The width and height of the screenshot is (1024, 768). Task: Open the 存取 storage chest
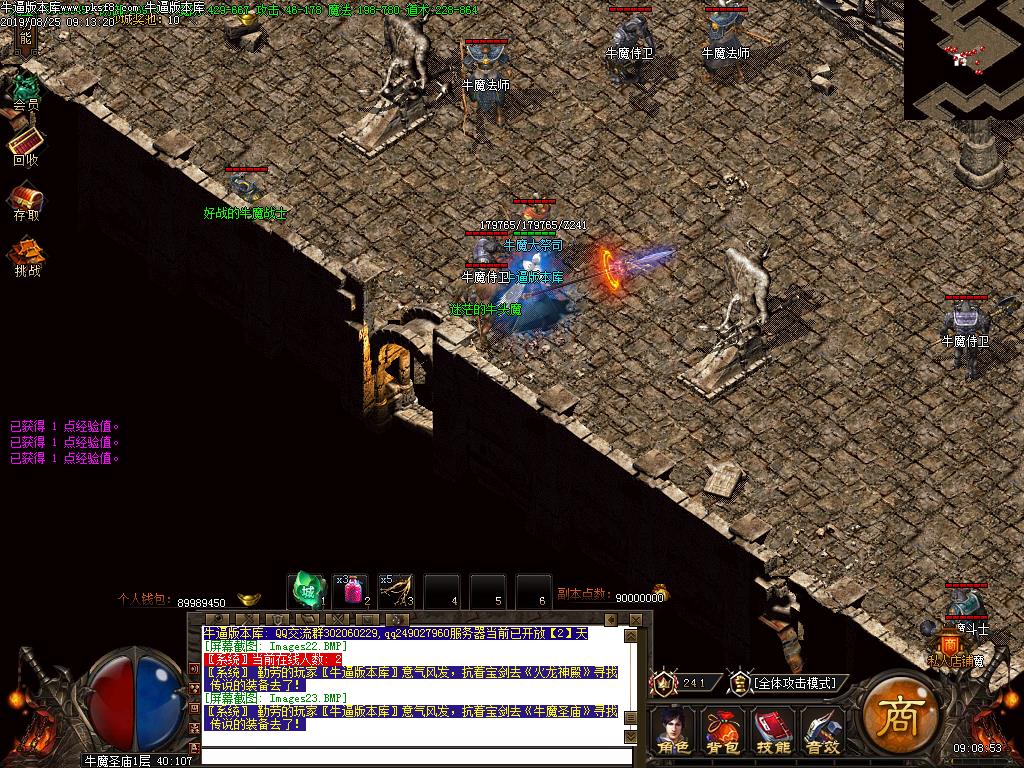click(26, 198)
